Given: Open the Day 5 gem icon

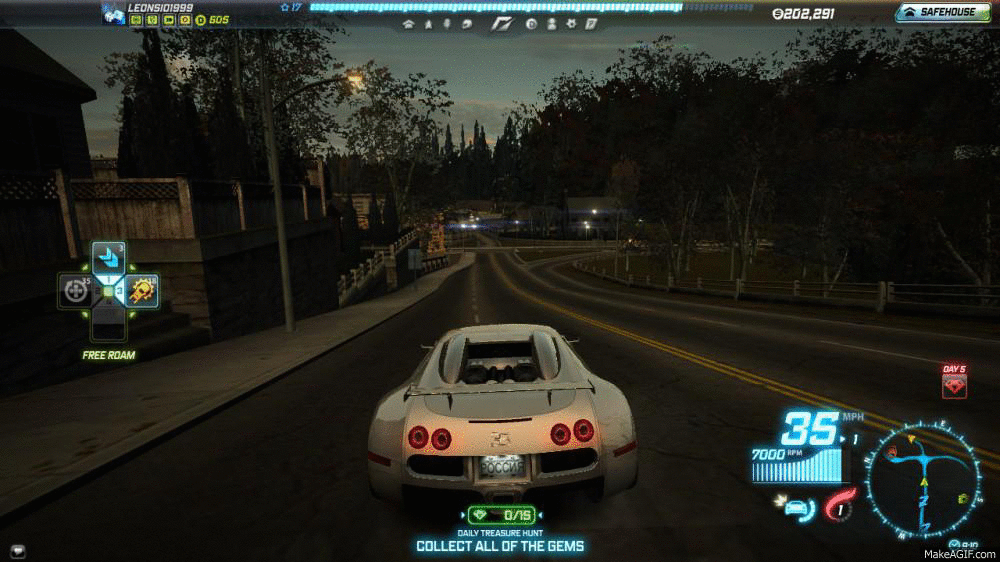Looking at the screenshot, I should [954, 386].
